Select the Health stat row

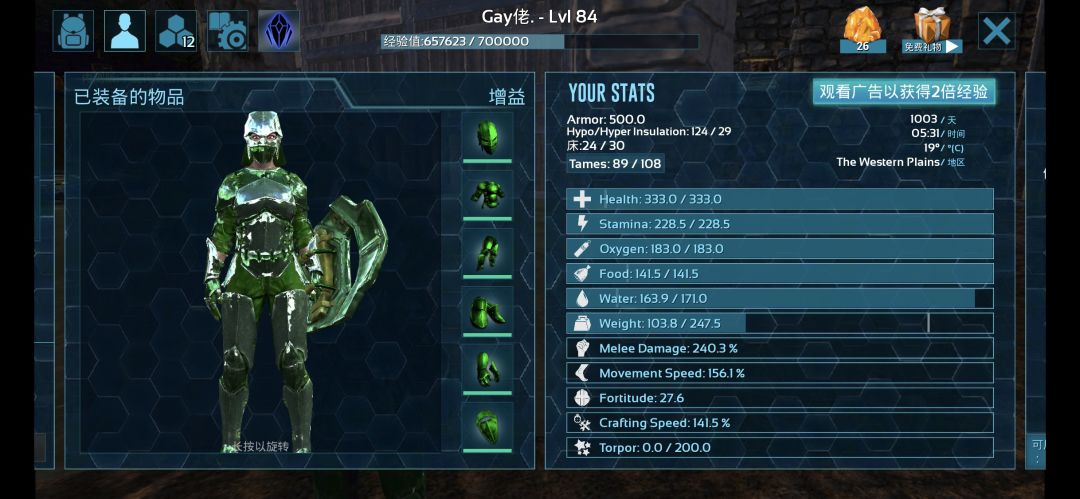(x=780, y=199)
